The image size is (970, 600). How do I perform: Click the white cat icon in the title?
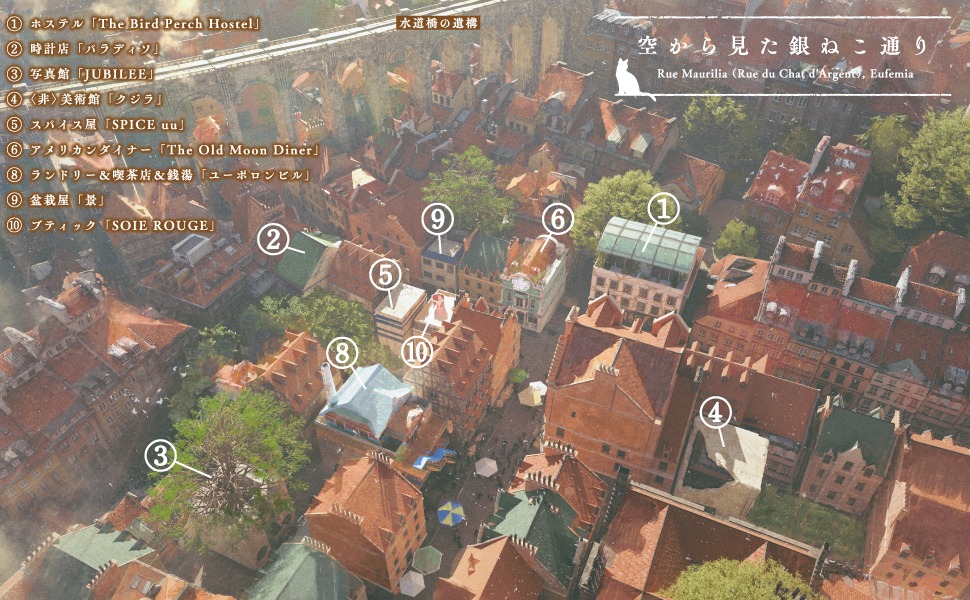632,79
